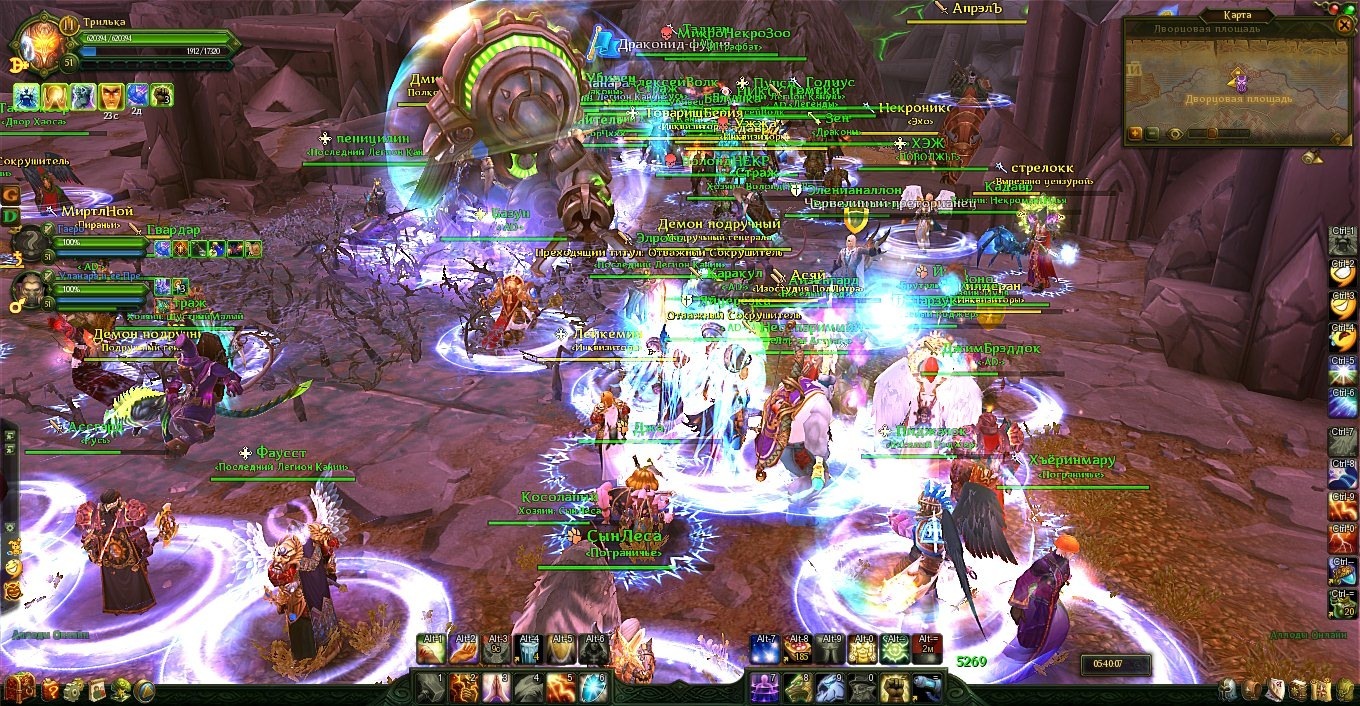Use the golden fist ability on bottom bar
The width and height of the screenshot is (1360, 706).
tap(895, 687)
